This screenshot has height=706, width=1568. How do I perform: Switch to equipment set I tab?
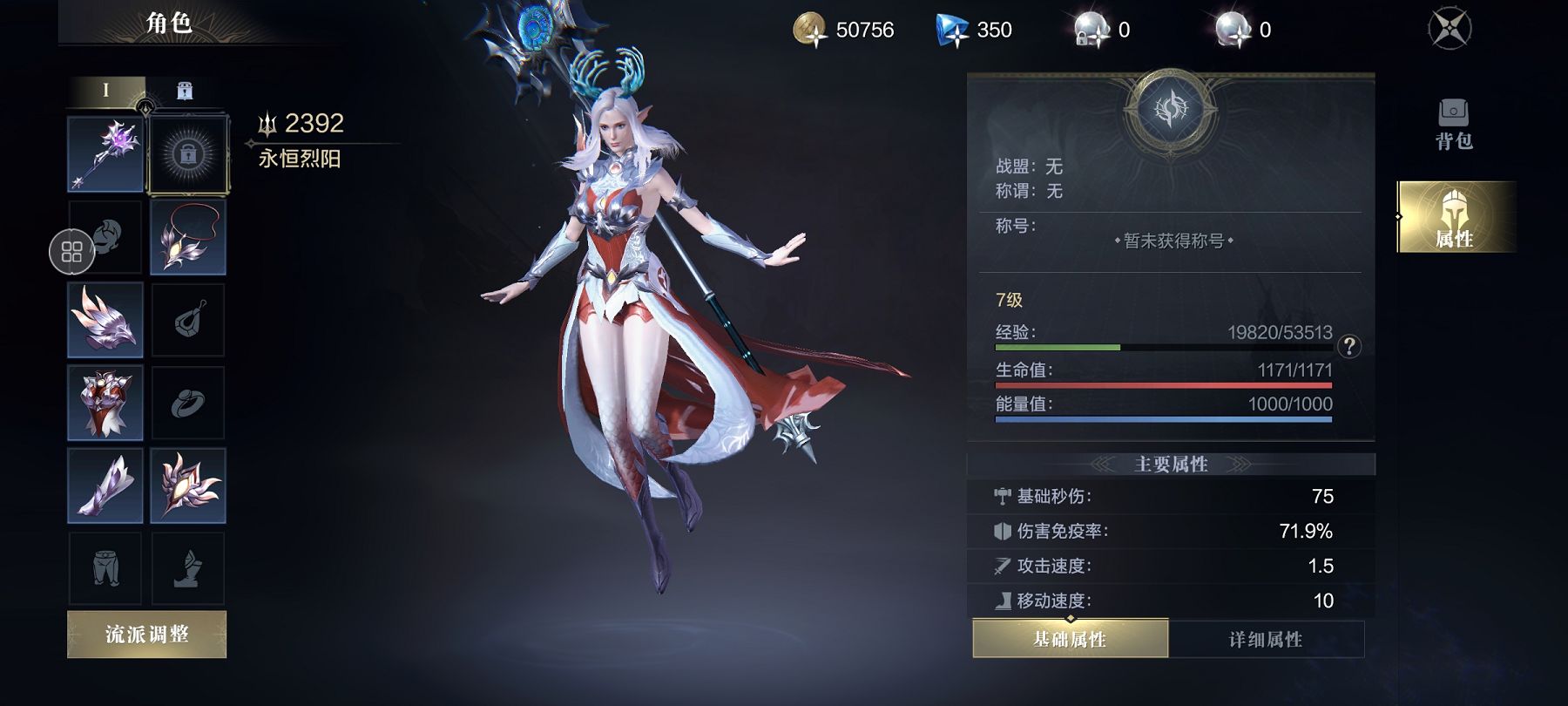click(x=106, y=91)
